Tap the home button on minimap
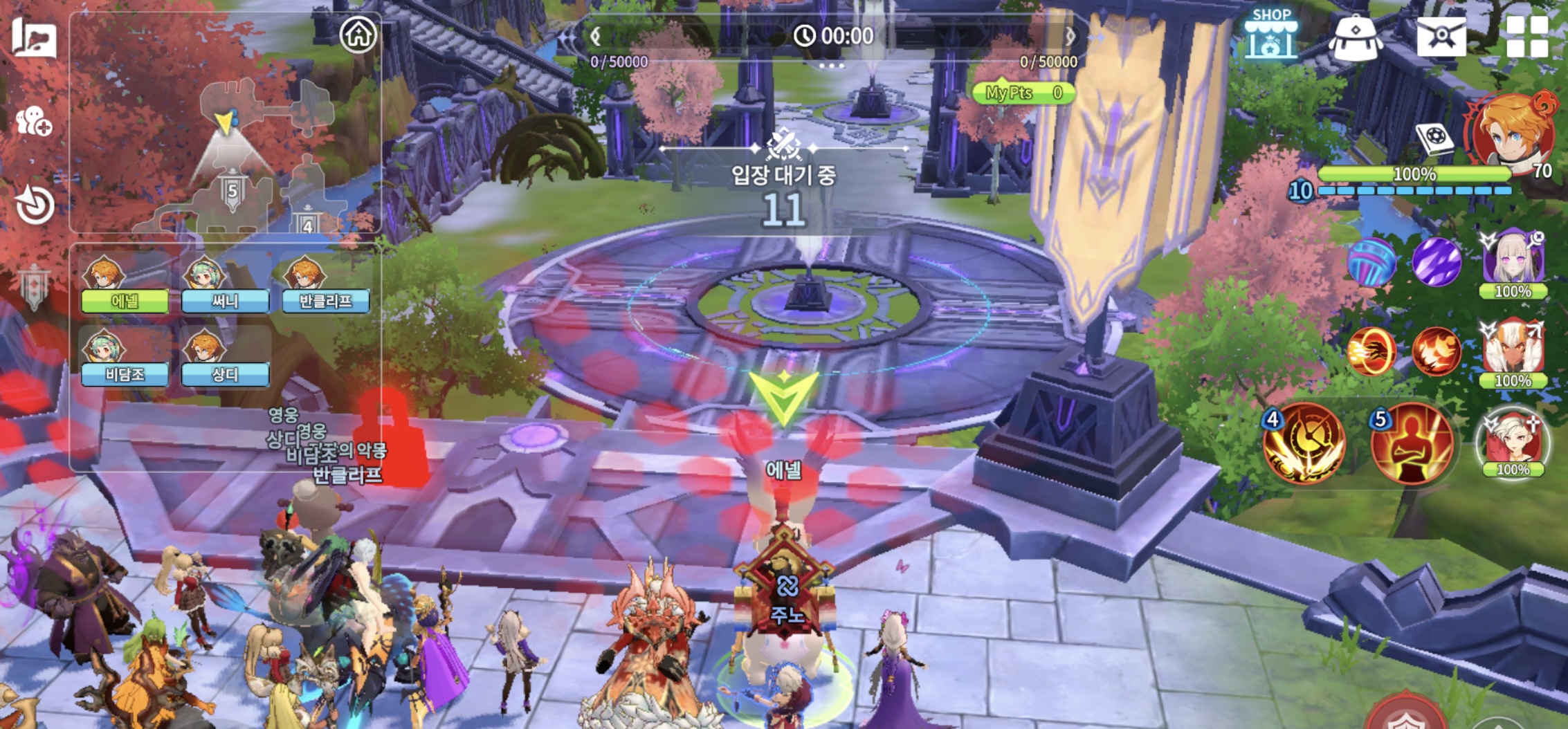 pyautogui.click(x=358, y=34)
